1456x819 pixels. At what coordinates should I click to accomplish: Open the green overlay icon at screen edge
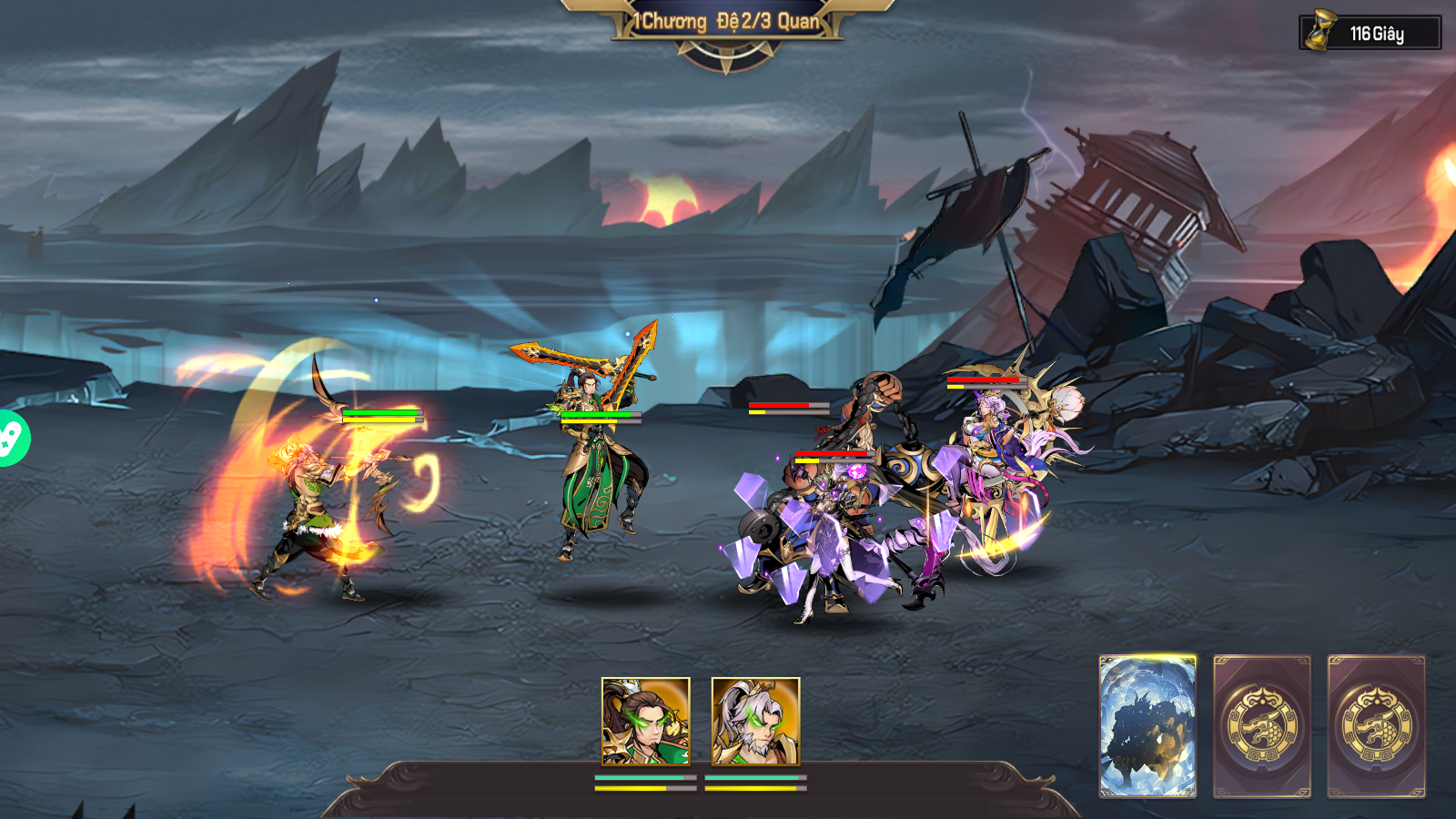(x=11, y=439)
